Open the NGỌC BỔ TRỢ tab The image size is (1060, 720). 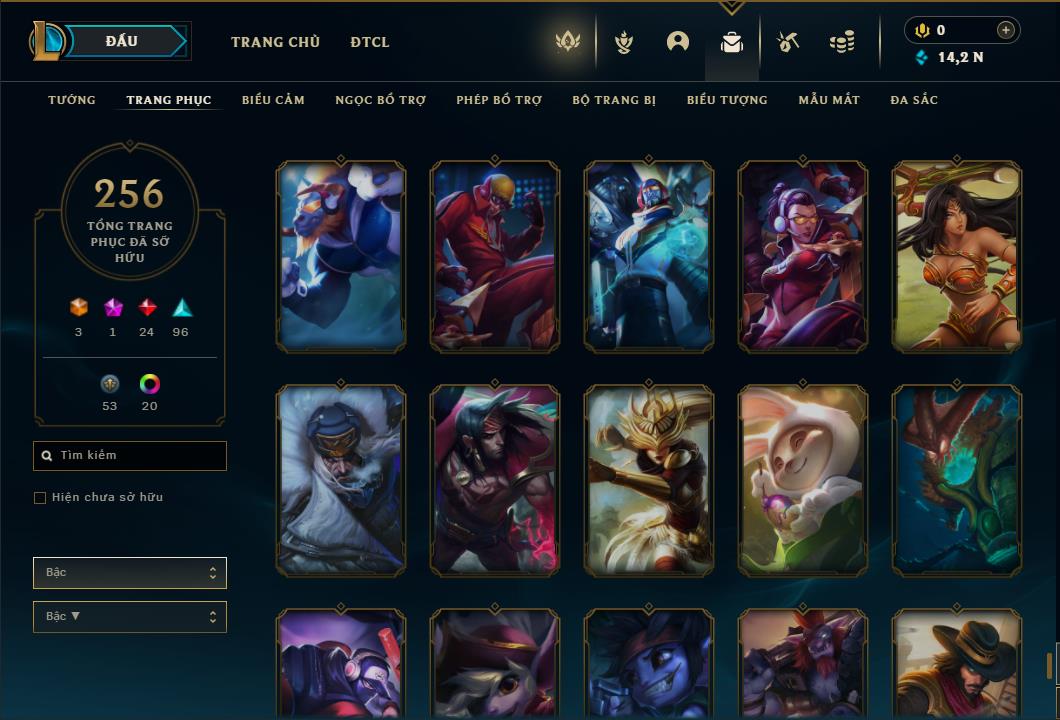(380, 100)
